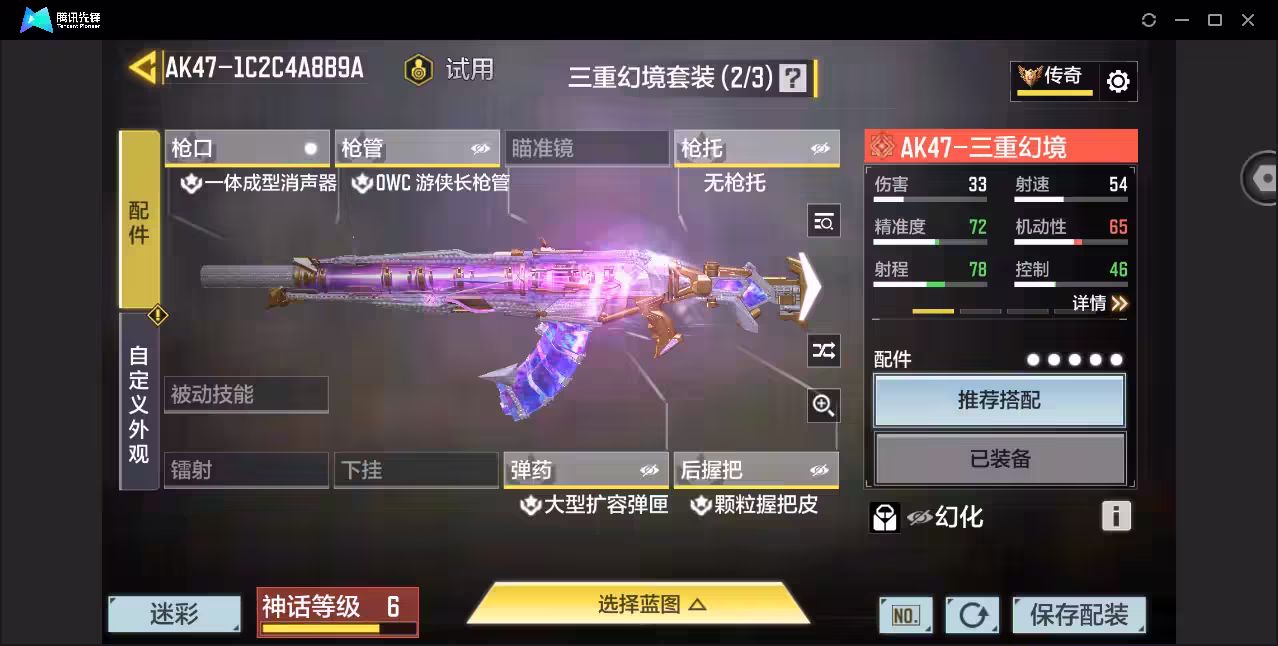Maximize the emulator window
The height and width of the screenshot is (646, 1278).
[1215, 20]
